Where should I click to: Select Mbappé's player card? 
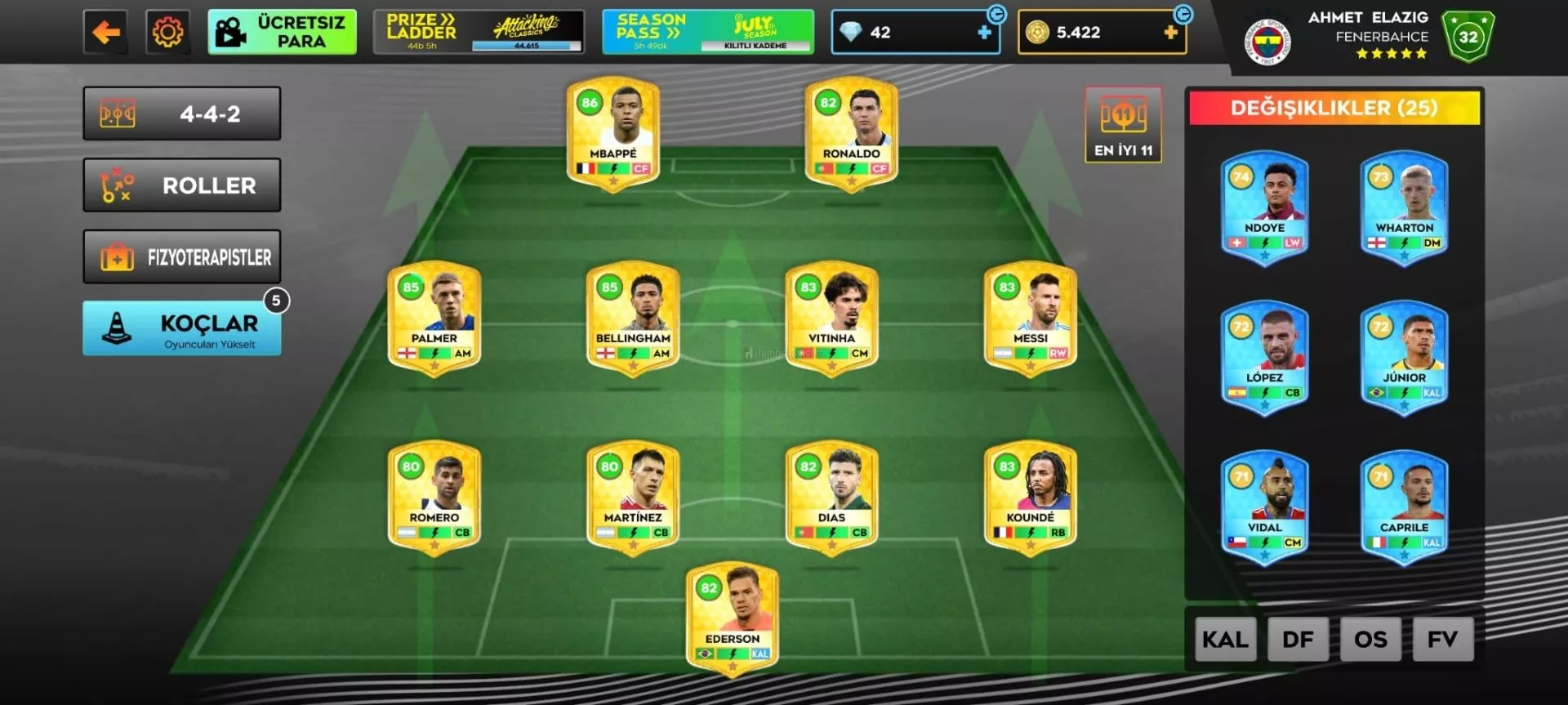[612, 132]
